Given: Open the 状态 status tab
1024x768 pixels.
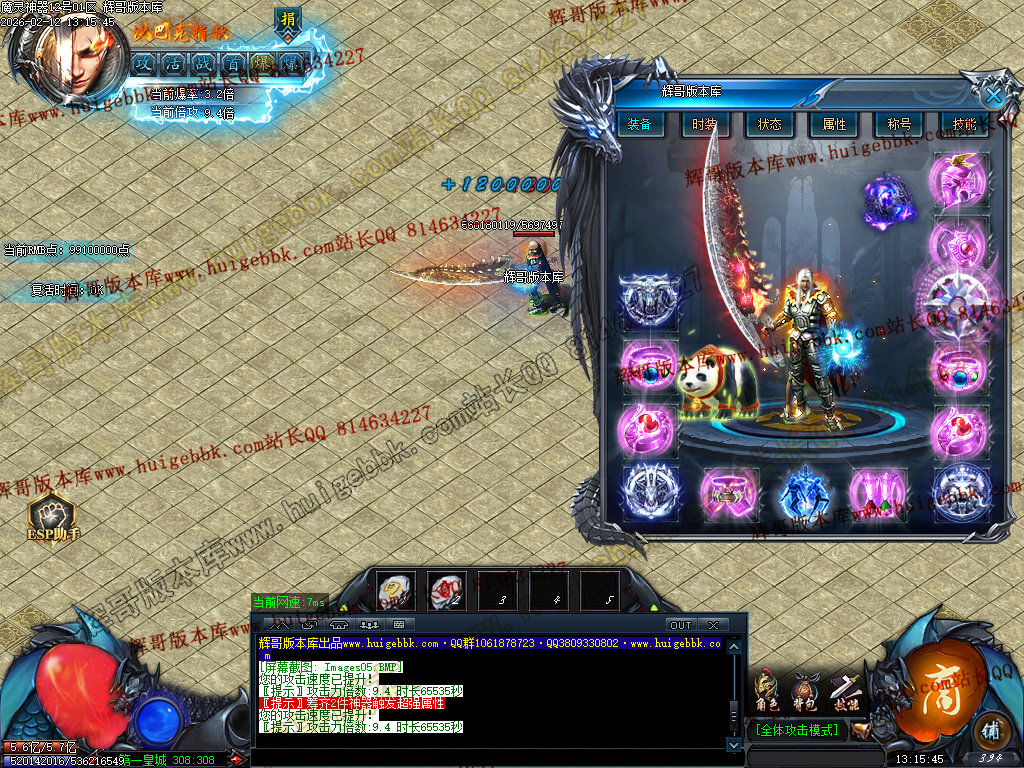Looking at the screenshot, I should [769, 125].
